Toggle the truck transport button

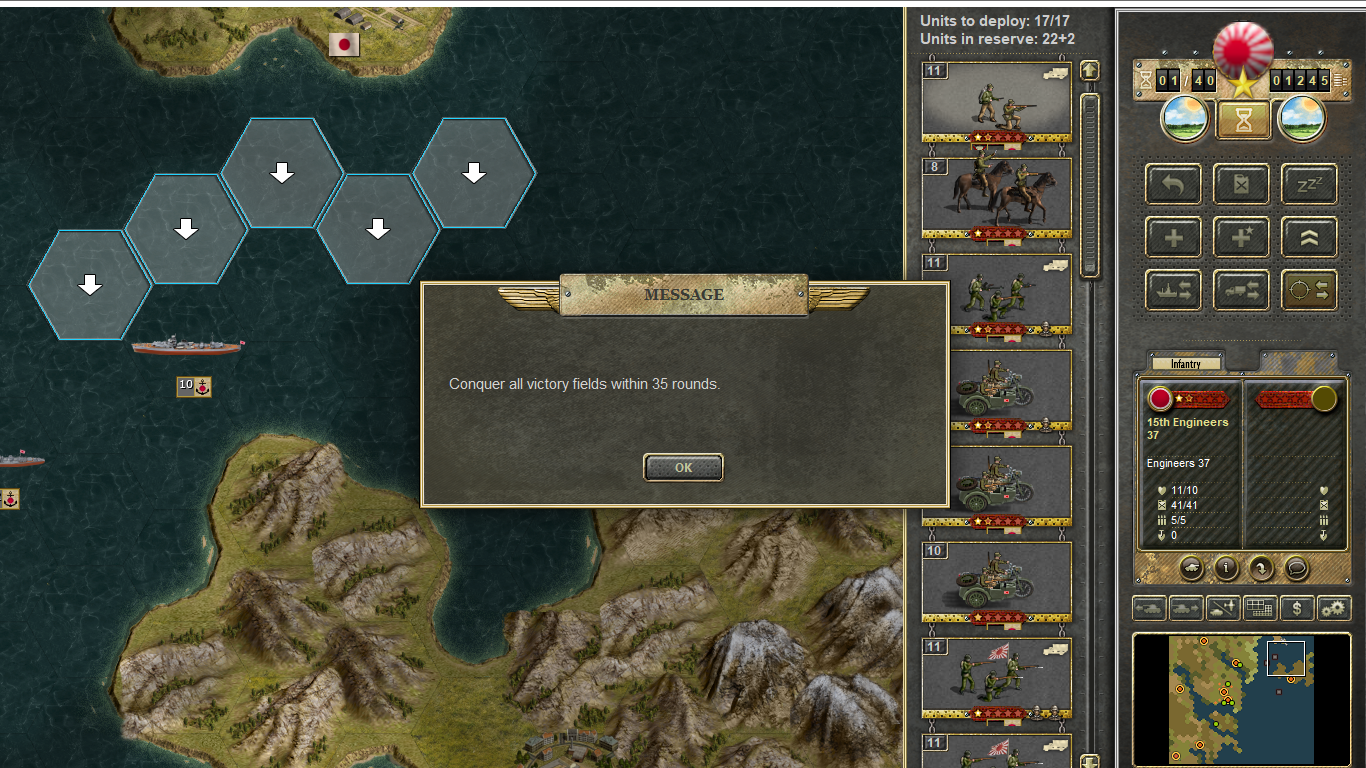pyautogui.click(x=1241, y=290)
